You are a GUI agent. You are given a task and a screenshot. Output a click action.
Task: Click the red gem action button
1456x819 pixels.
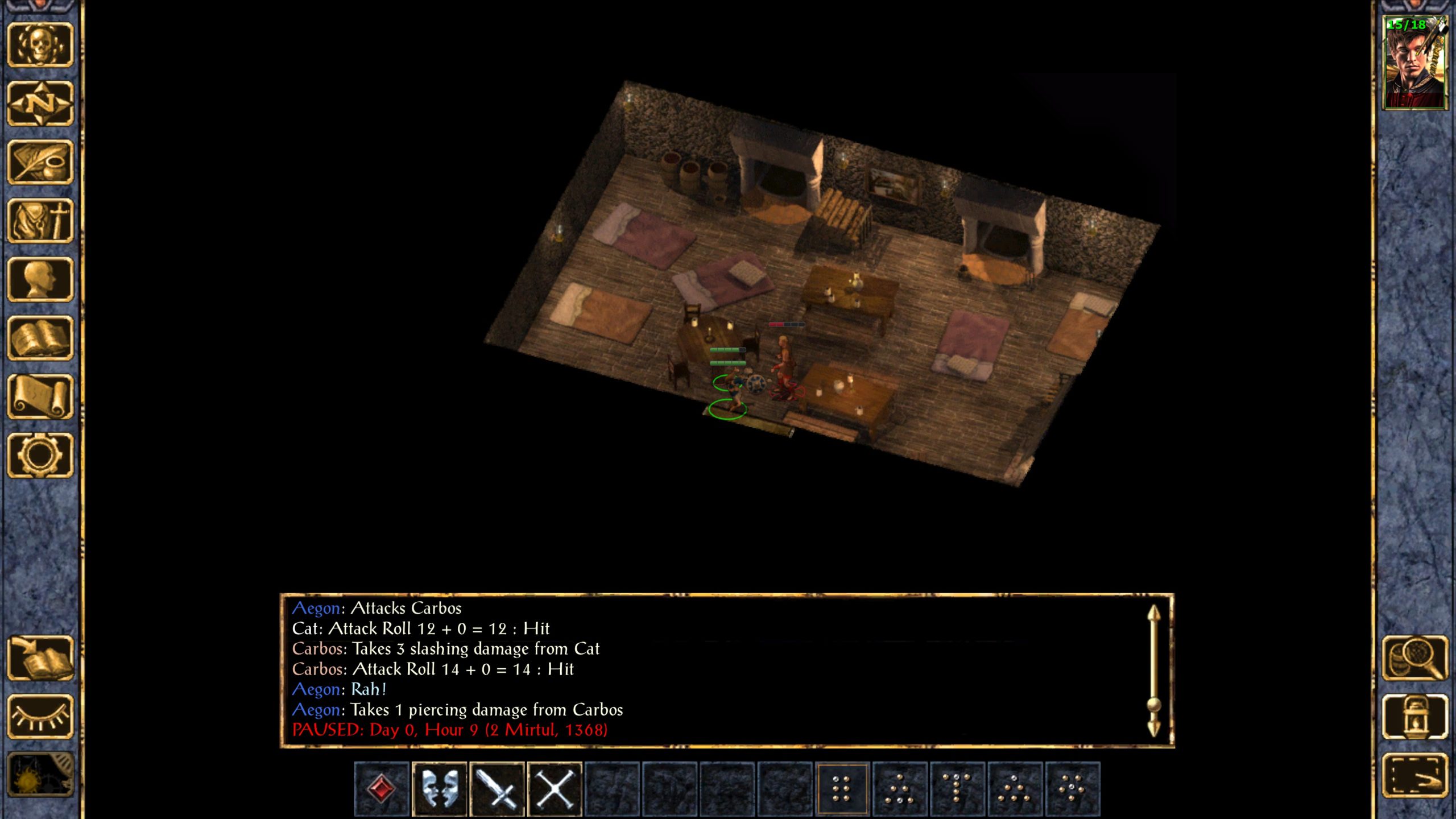point(382,789)
